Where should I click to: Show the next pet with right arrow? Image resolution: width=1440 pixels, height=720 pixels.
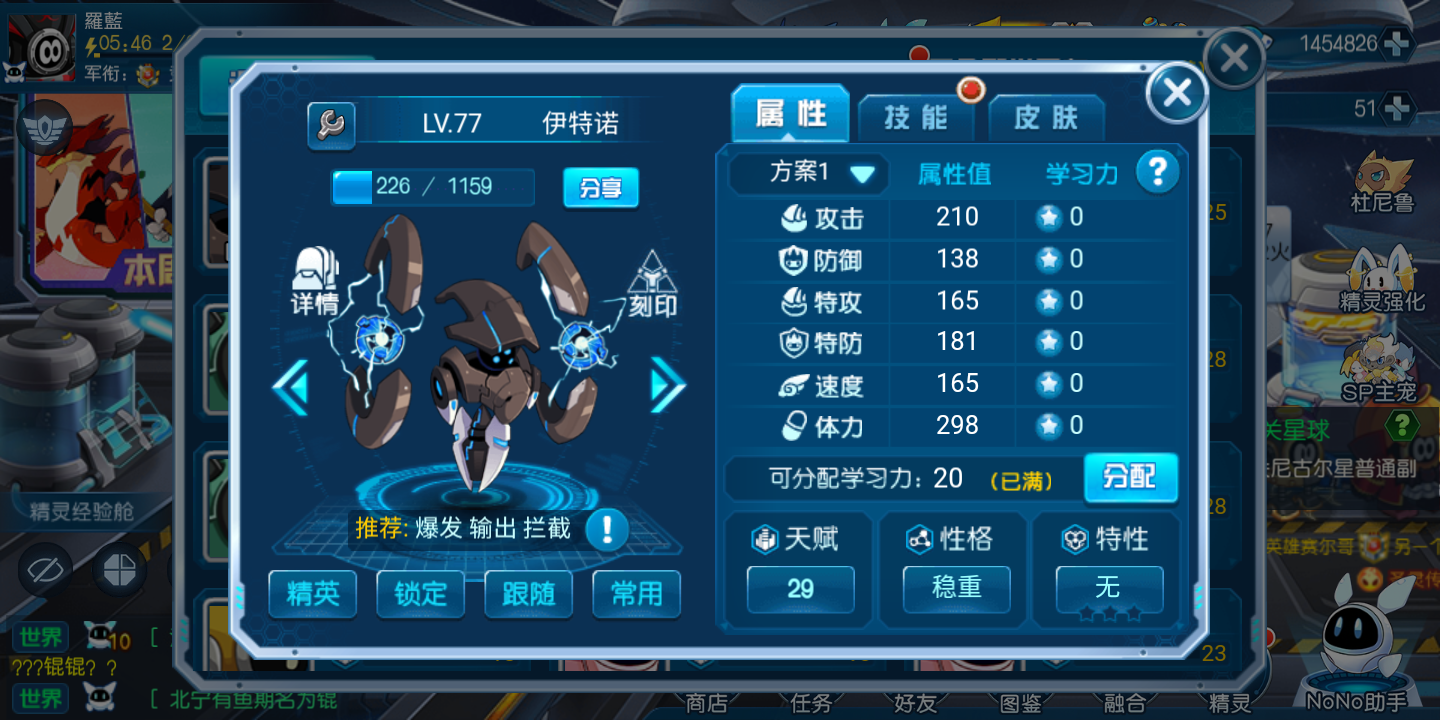pos(667,385)
